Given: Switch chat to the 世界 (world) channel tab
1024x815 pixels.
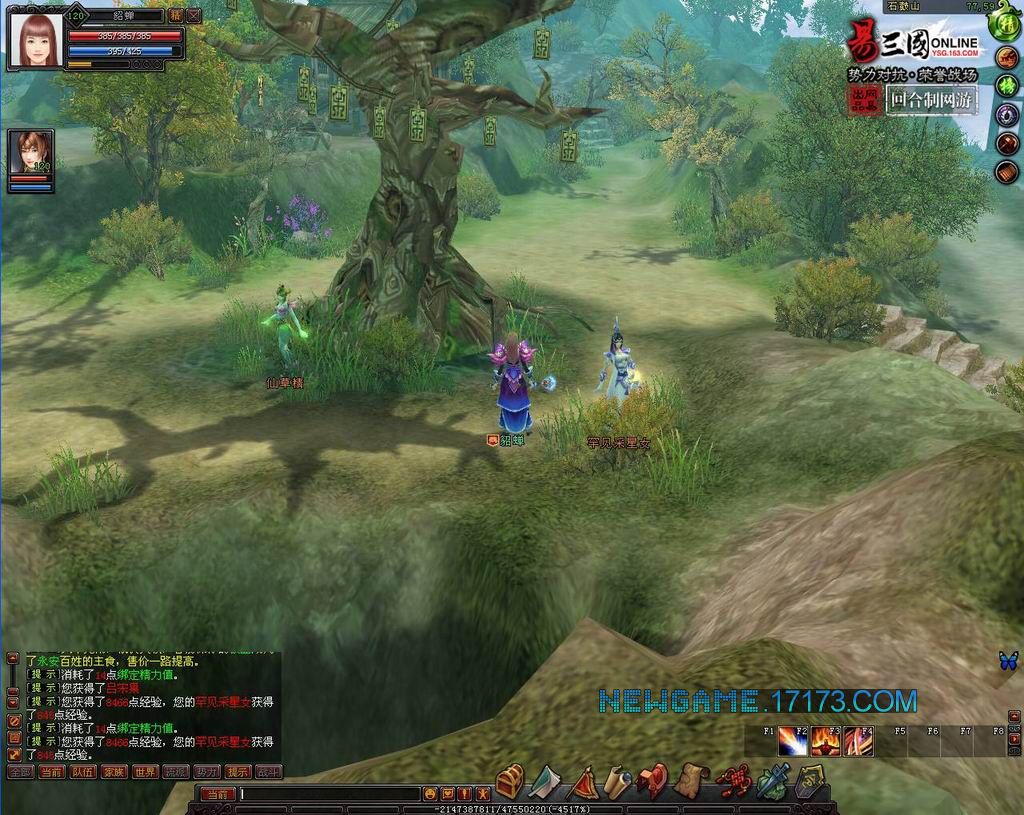Looking at the screenshot, I should click(145, 772).
